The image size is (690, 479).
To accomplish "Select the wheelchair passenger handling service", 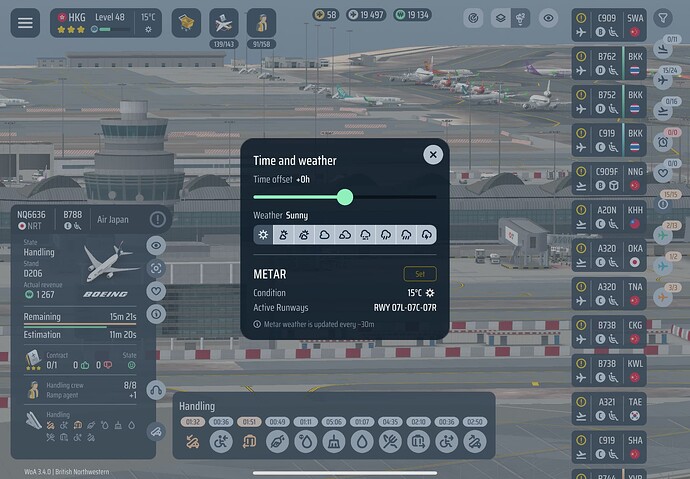I will coord(221,440).
